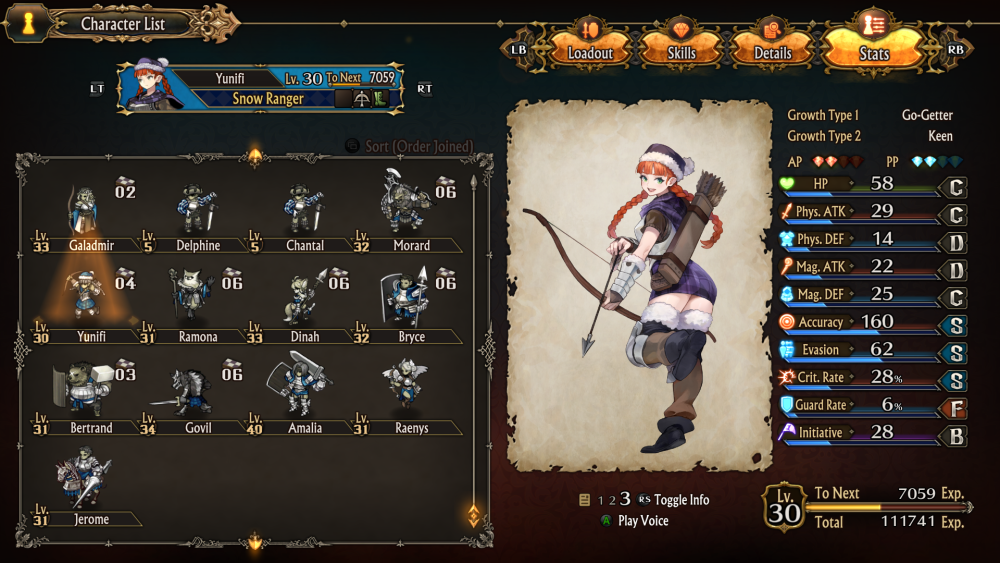This screenshot has width=1000, height=563.
Task: Select Dinah from the character list
Action: coord(304,306)
